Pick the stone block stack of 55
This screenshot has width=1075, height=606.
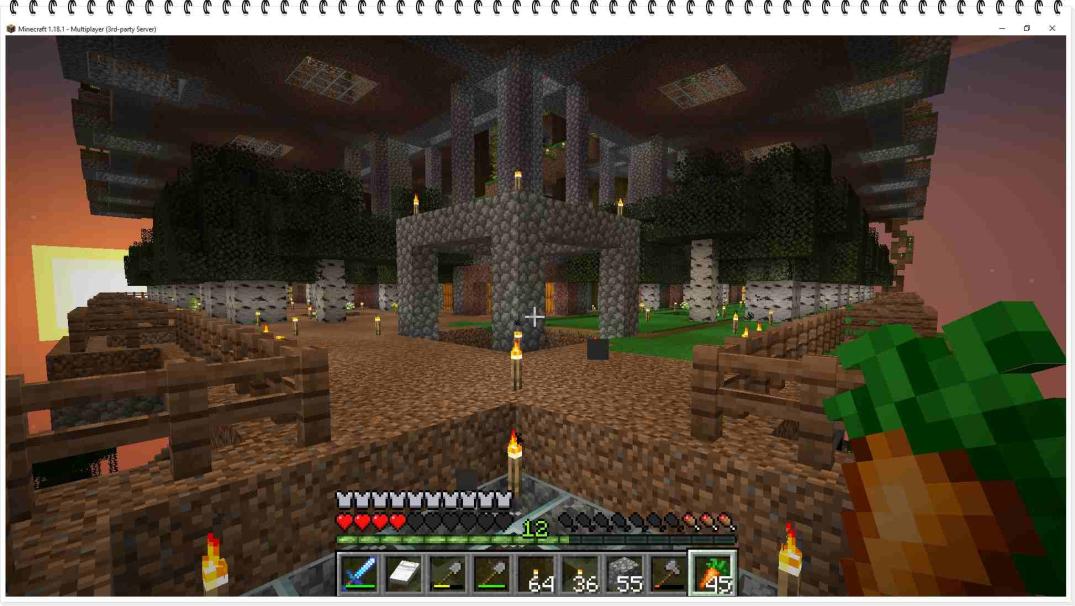click(x=625, y=573)
